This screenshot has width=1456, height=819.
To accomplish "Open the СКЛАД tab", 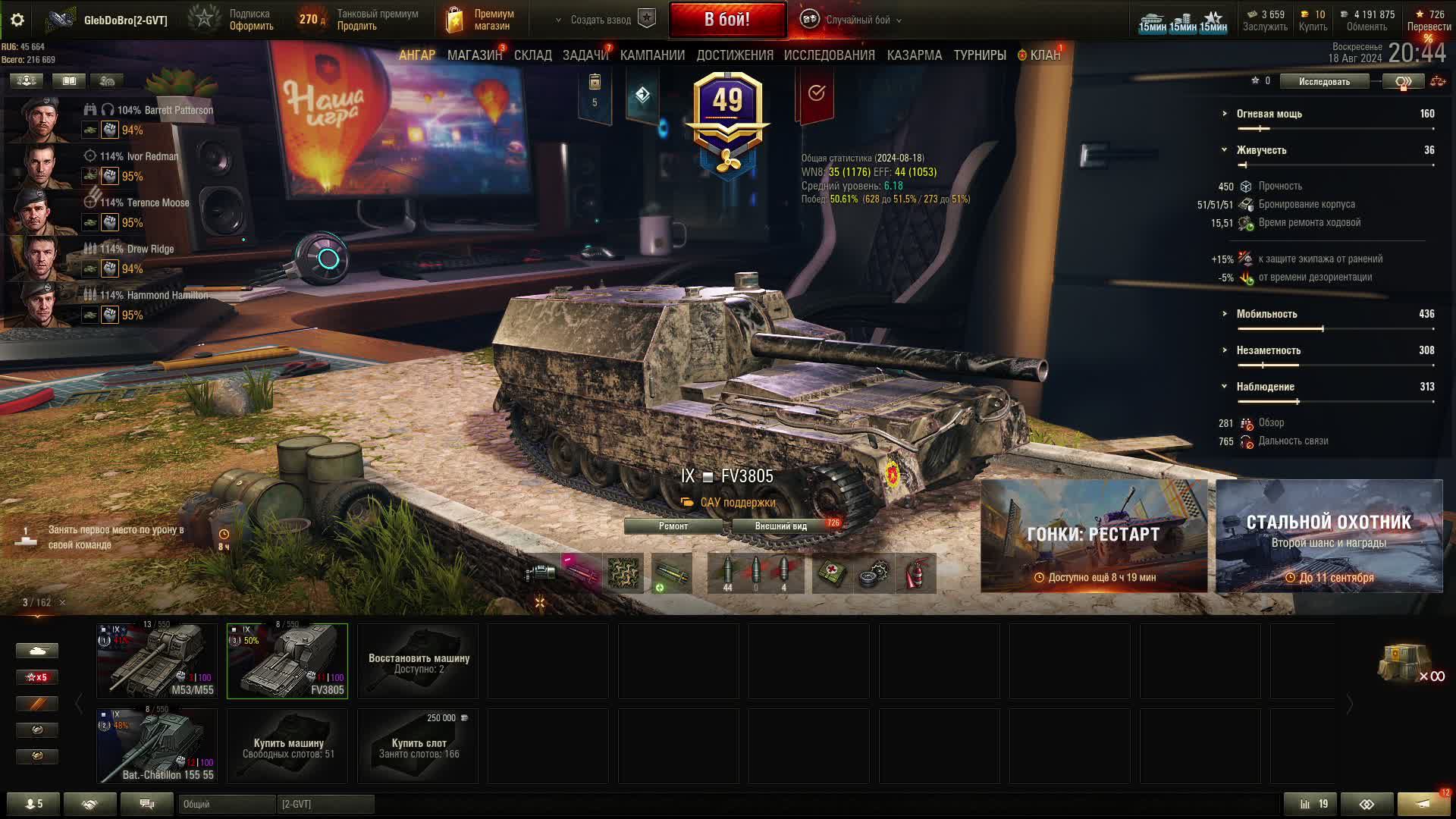I will tap(532, 55).
